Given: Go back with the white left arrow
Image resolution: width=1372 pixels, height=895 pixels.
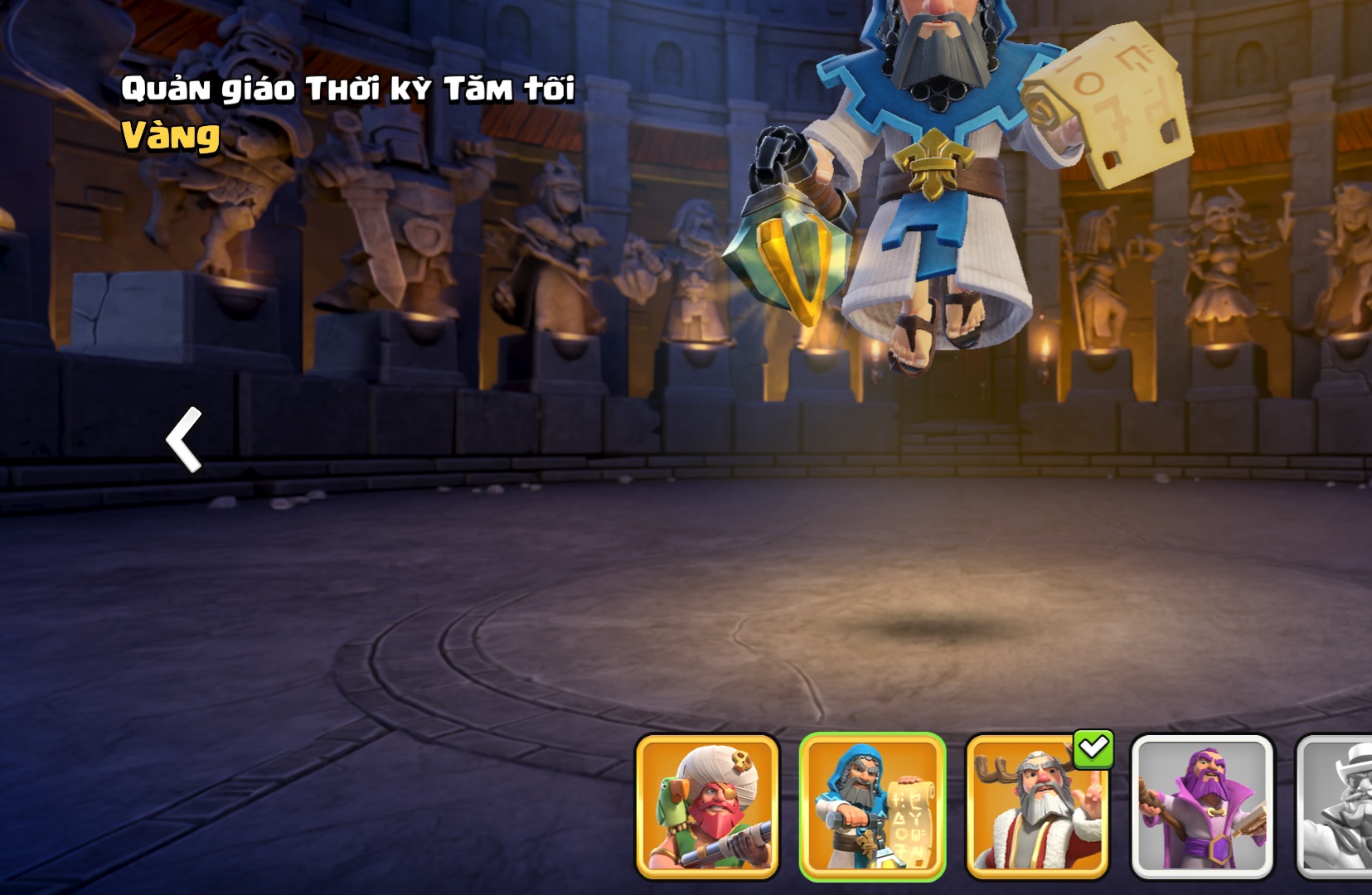Looking at the screenshot, I should coord(184,439).
